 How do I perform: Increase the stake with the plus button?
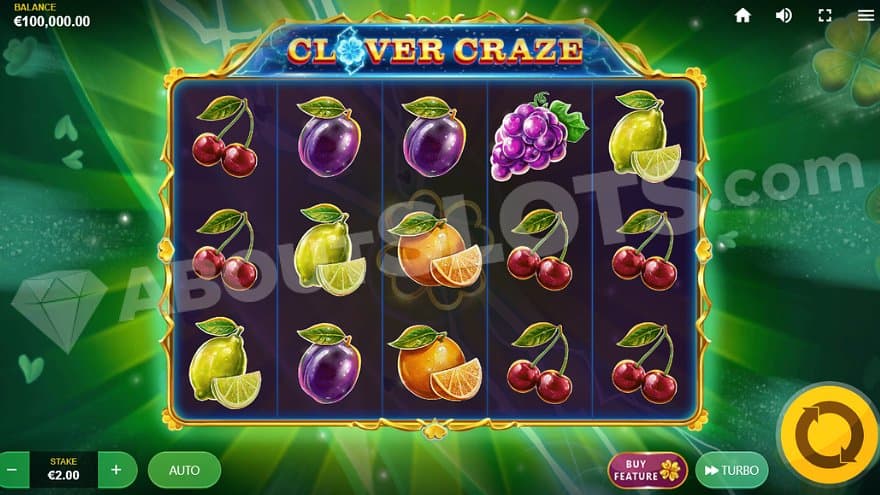tap(117, 470)
